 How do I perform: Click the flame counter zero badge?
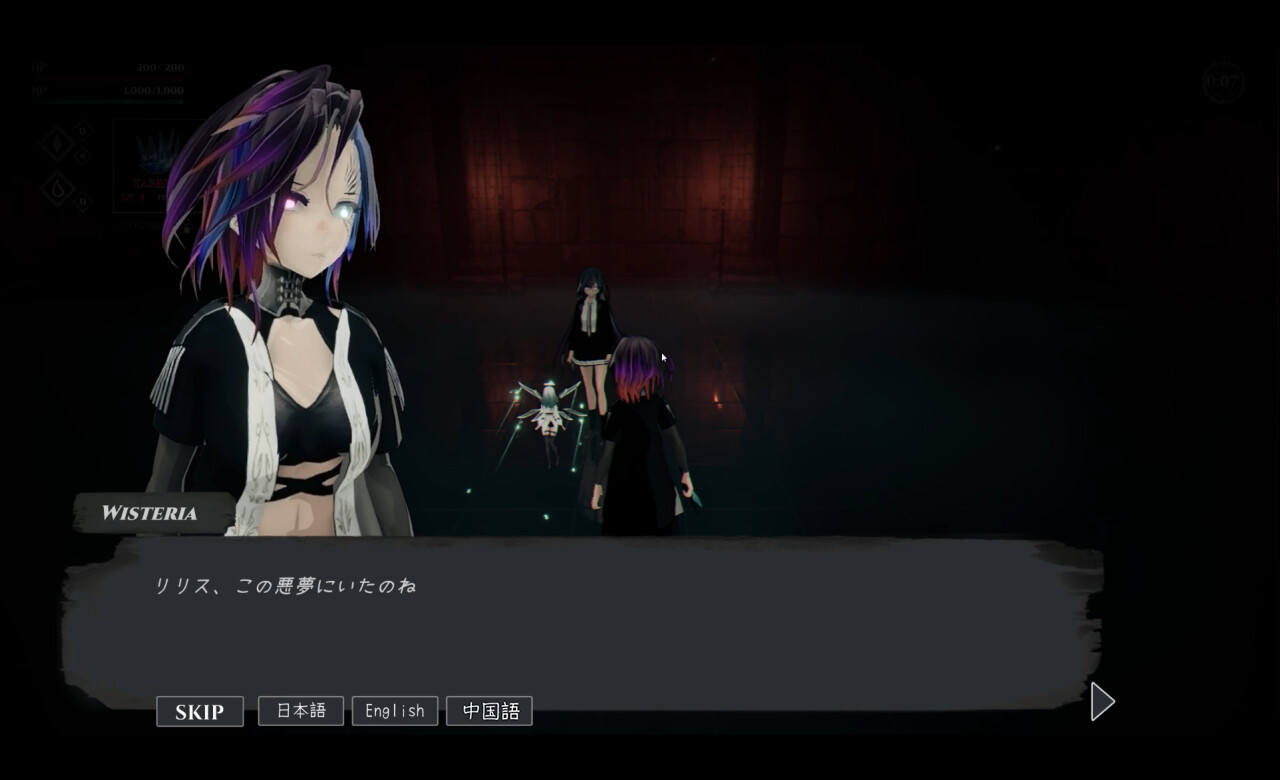[x=81, y=131]
